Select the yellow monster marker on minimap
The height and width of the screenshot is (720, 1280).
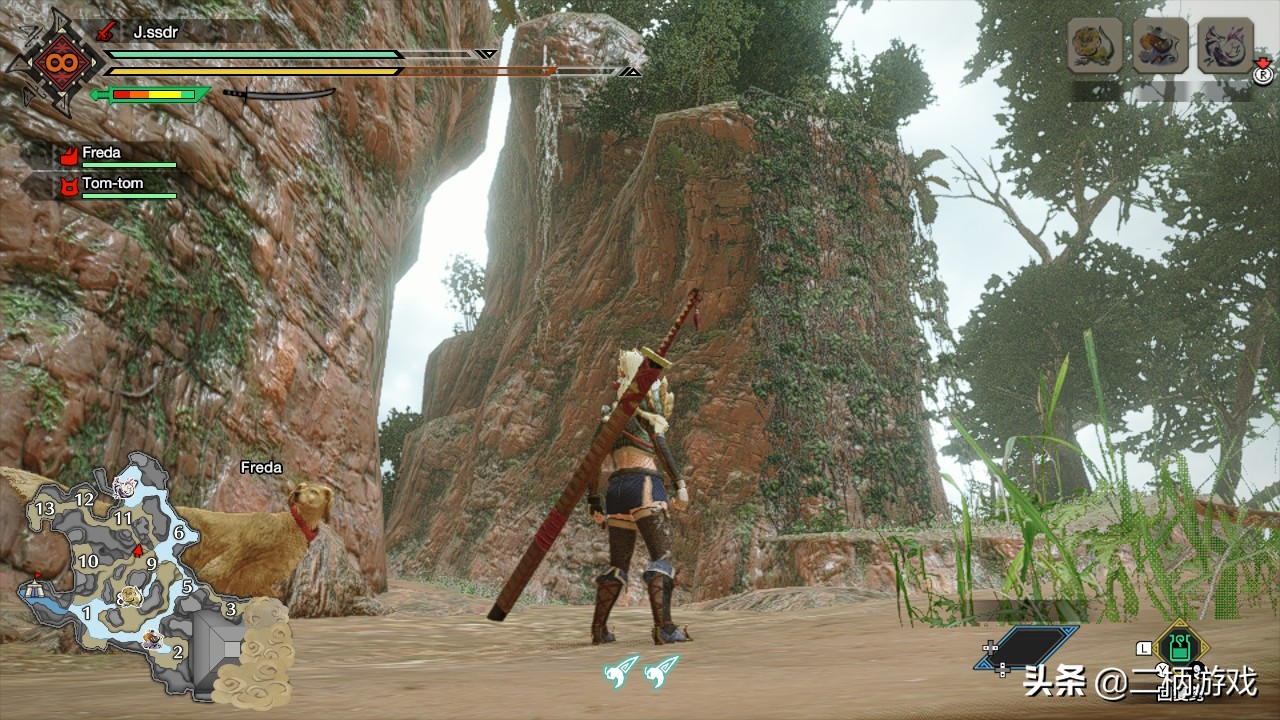(x=130, y=596)
